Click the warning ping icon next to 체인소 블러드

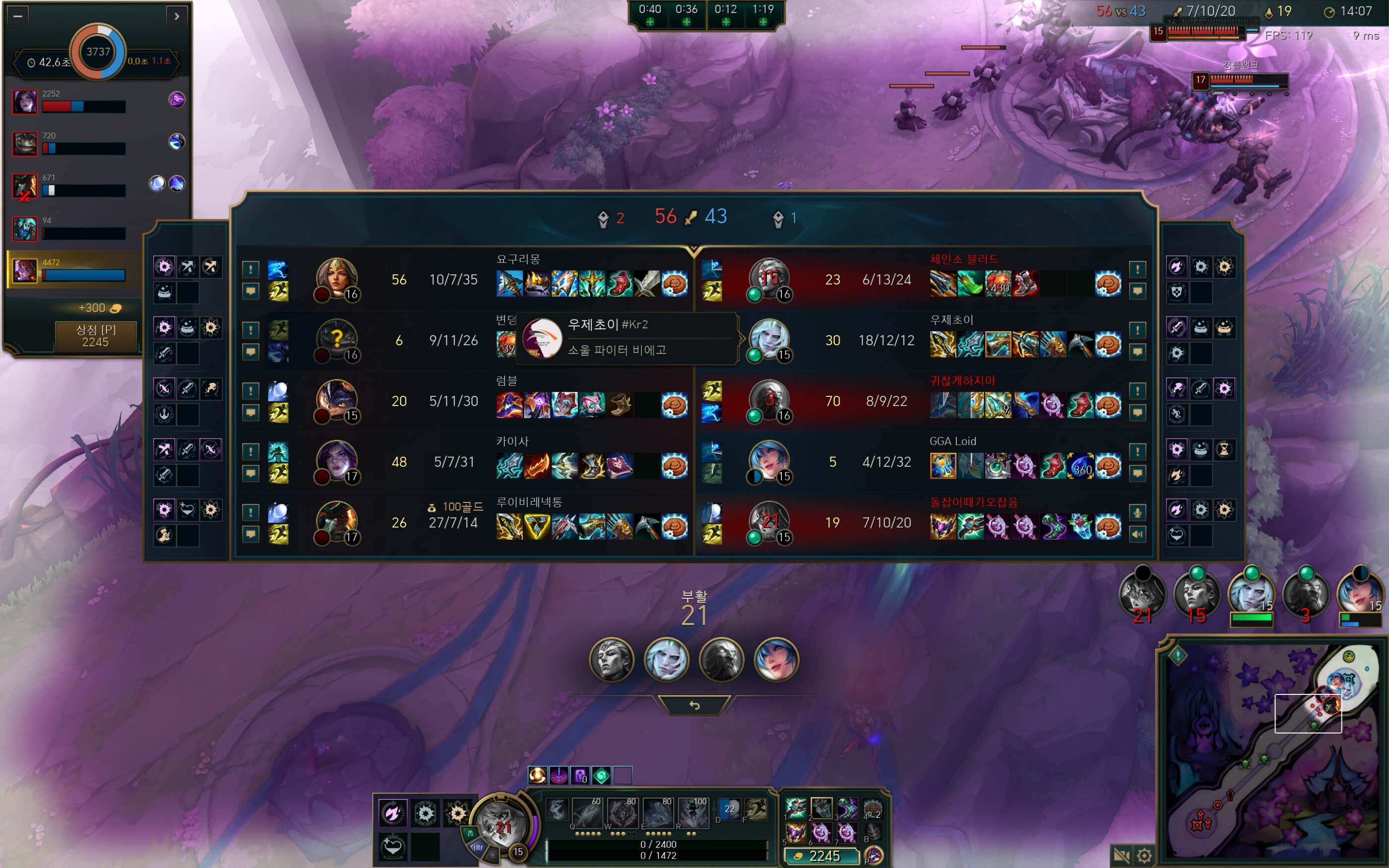[1137, 269]
